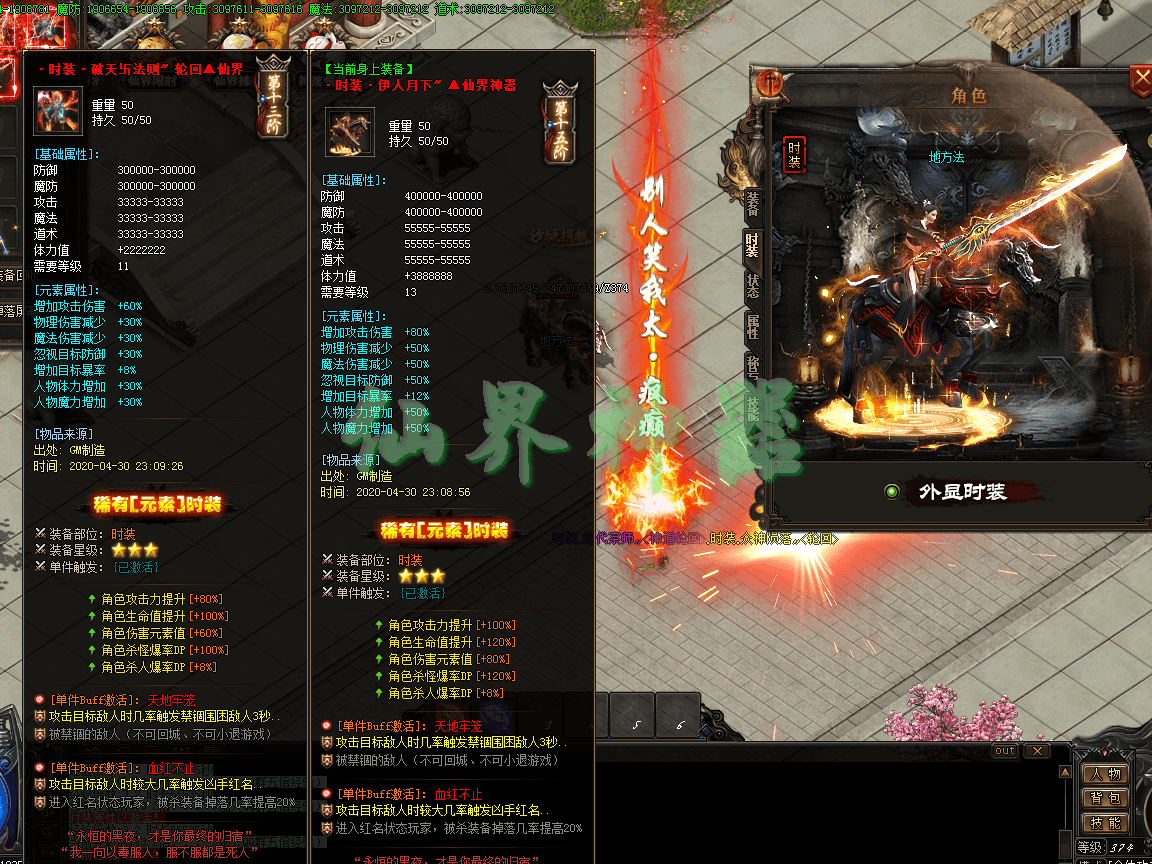Open the 称号 titles tab
The image size is (1152, 864).
pyautogui.click(x=752, y=366)
